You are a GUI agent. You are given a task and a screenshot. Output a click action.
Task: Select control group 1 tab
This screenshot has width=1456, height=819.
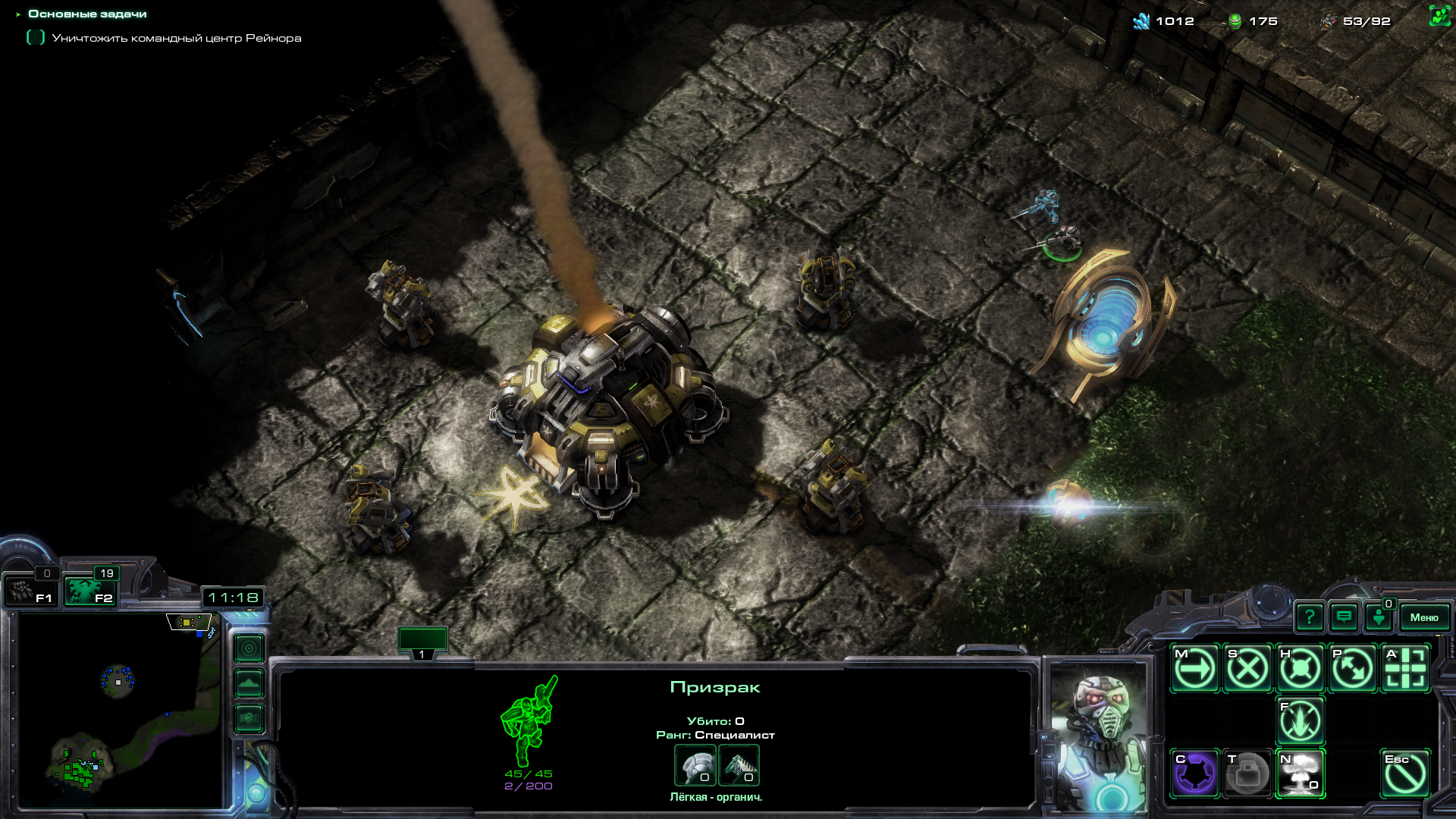[x=422, y=643]
